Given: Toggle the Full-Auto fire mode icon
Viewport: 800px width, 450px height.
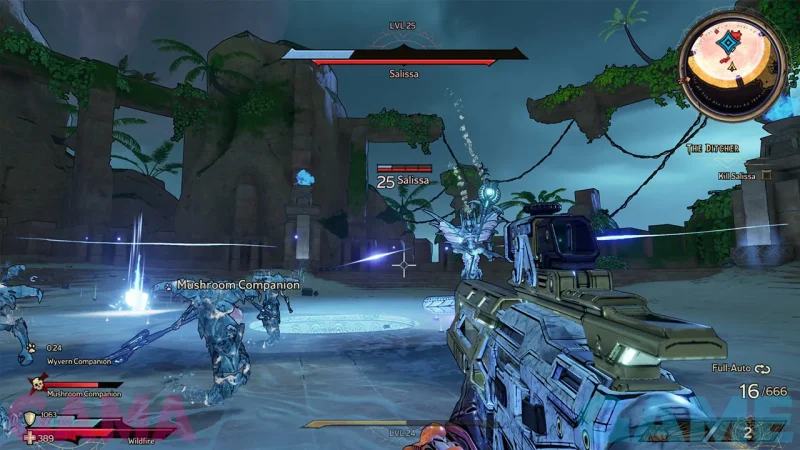Looking at the screenshot, I should click(x=763, y=368).
